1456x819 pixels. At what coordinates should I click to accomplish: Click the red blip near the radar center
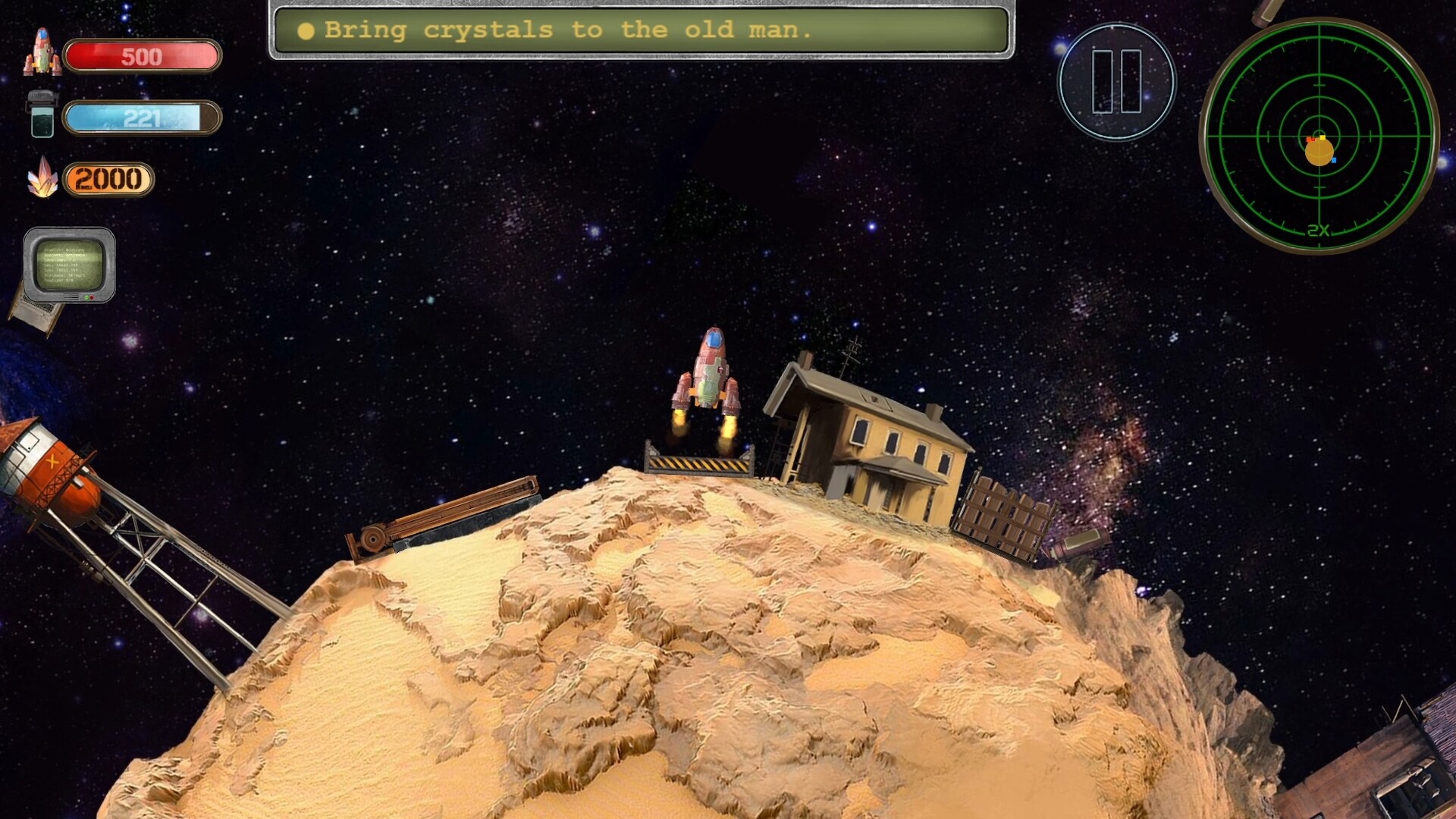pyautogui.click(x=1311, y=140)
